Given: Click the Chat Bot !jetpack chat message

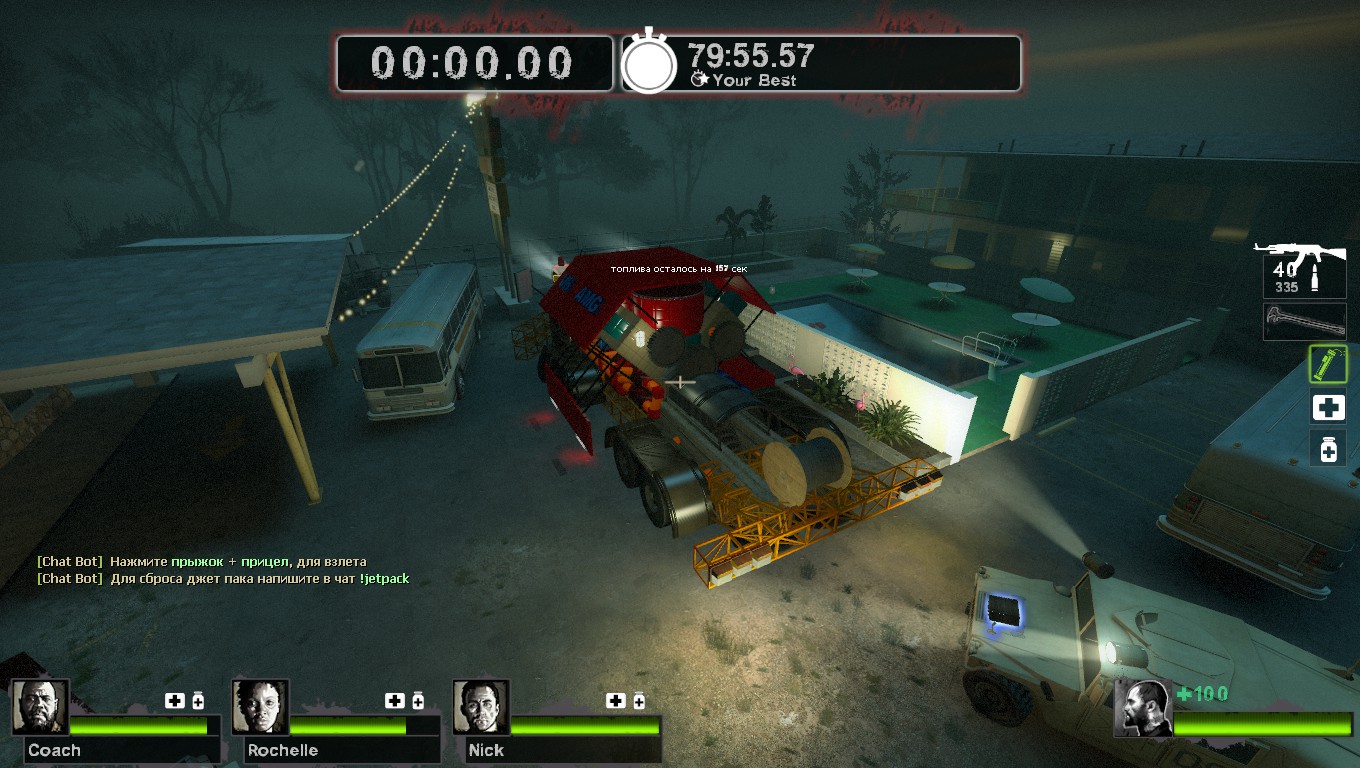Looking at the screenshot, I should pos(223,579).
